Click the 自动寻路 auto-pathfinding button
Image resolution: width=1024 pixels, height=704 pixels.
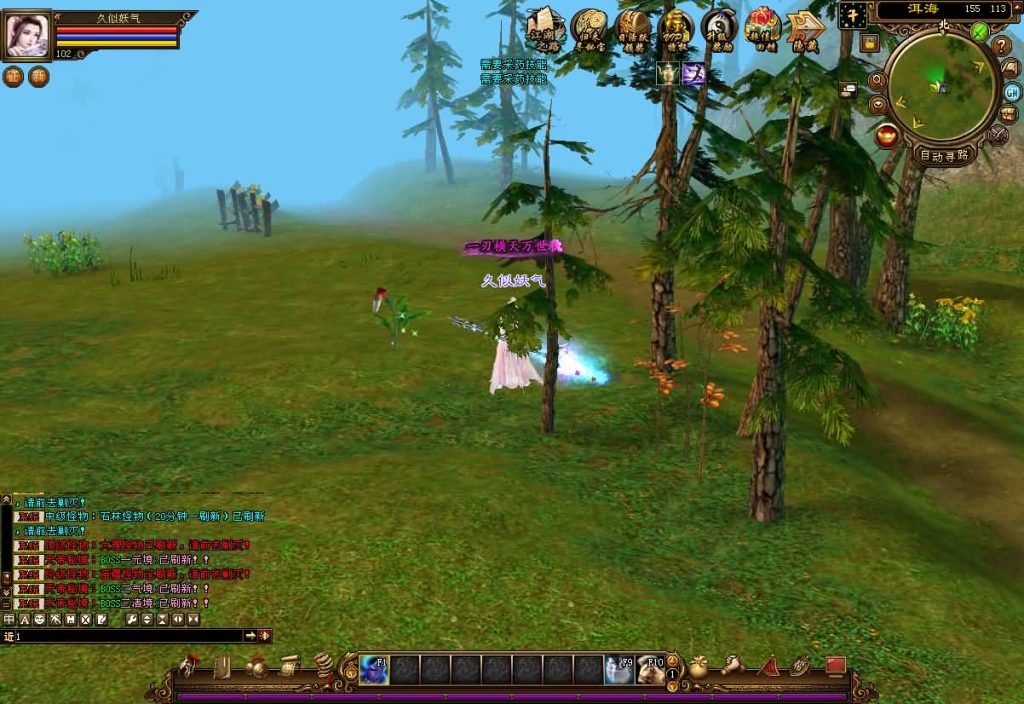(944, 155)
